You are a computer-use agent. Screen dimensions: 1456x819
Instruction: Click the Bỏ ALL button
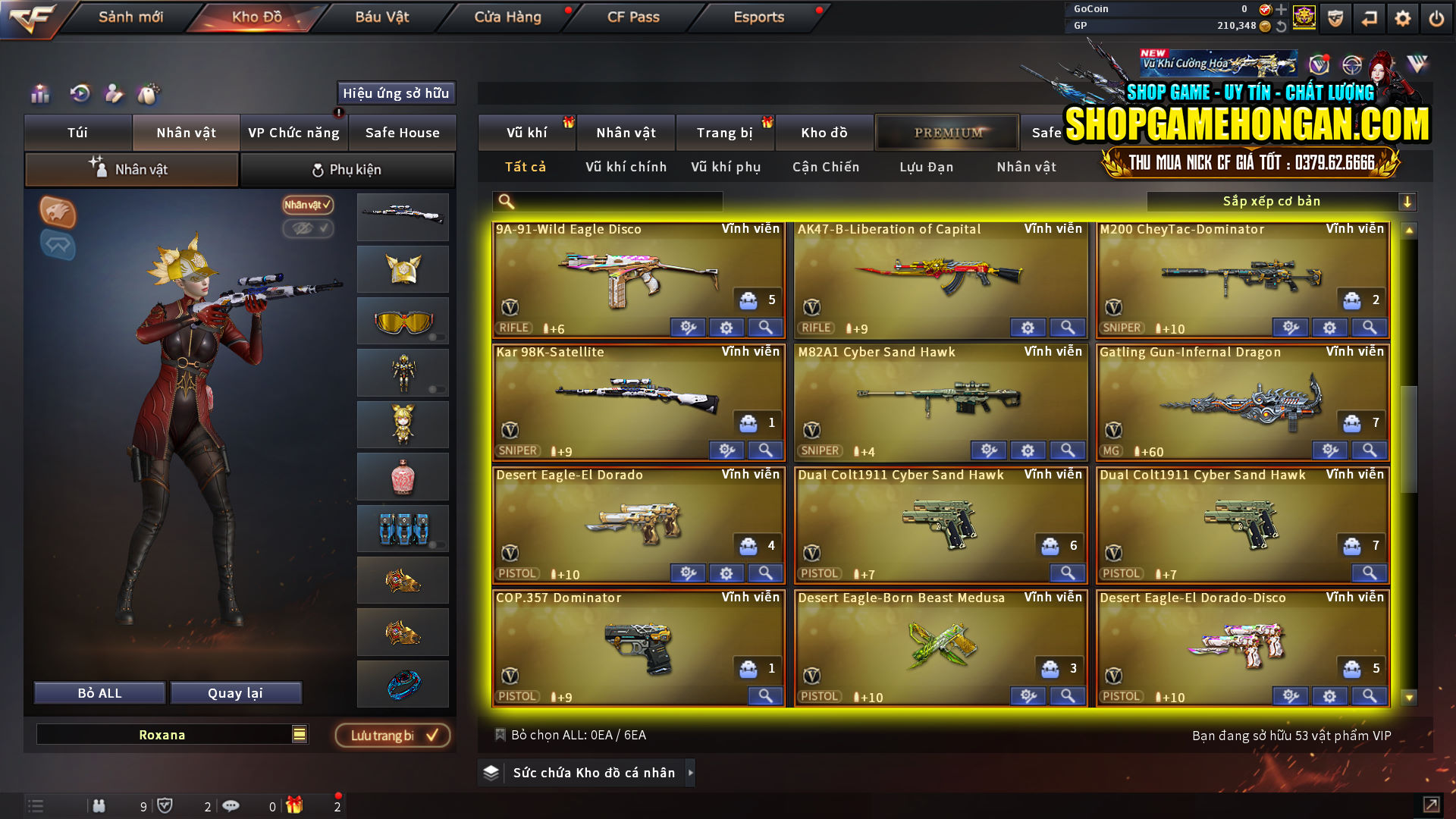(99, 692)
